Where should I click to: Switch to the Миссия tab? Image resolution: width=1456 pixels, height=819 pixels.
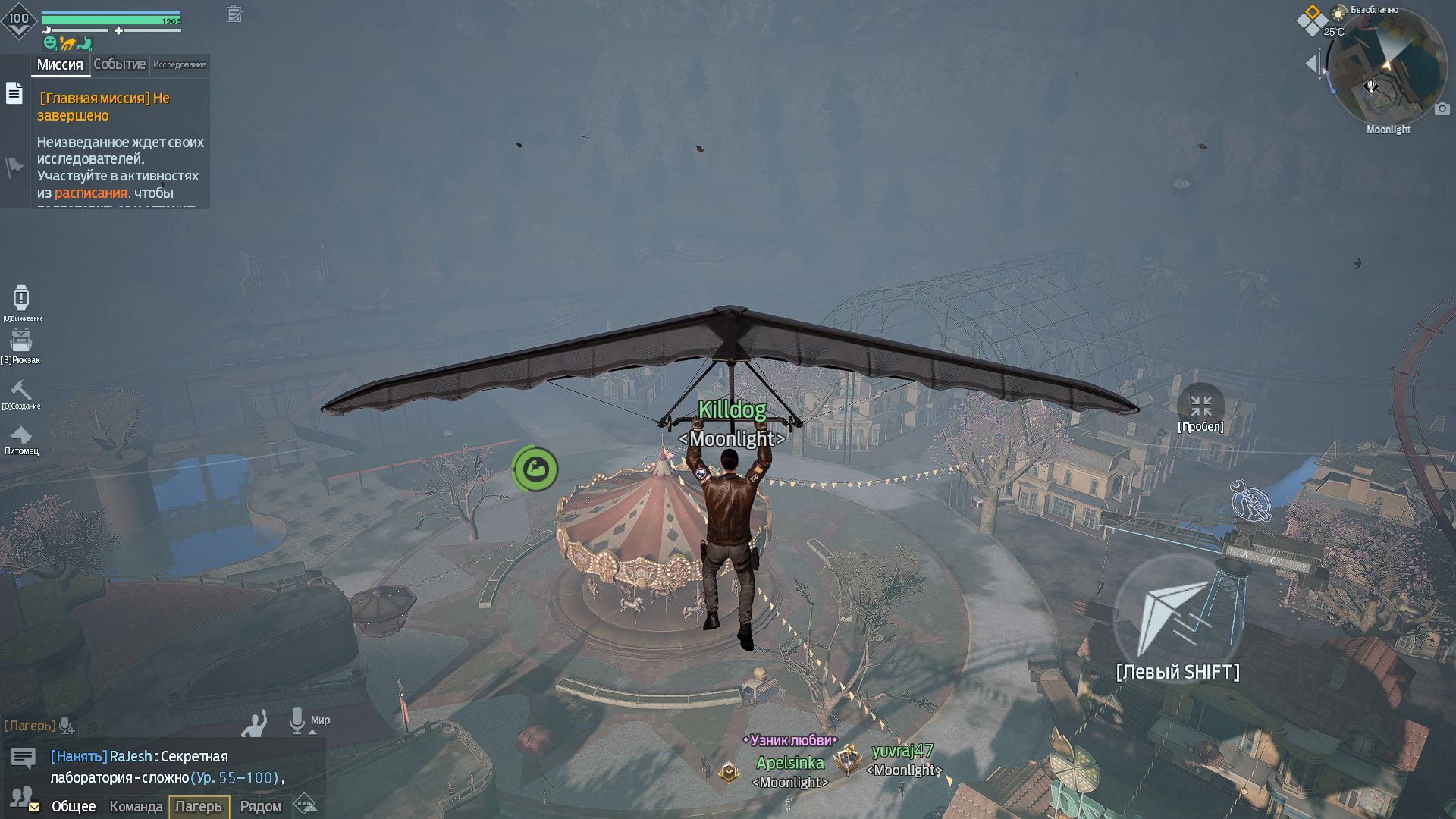point(60,65)
